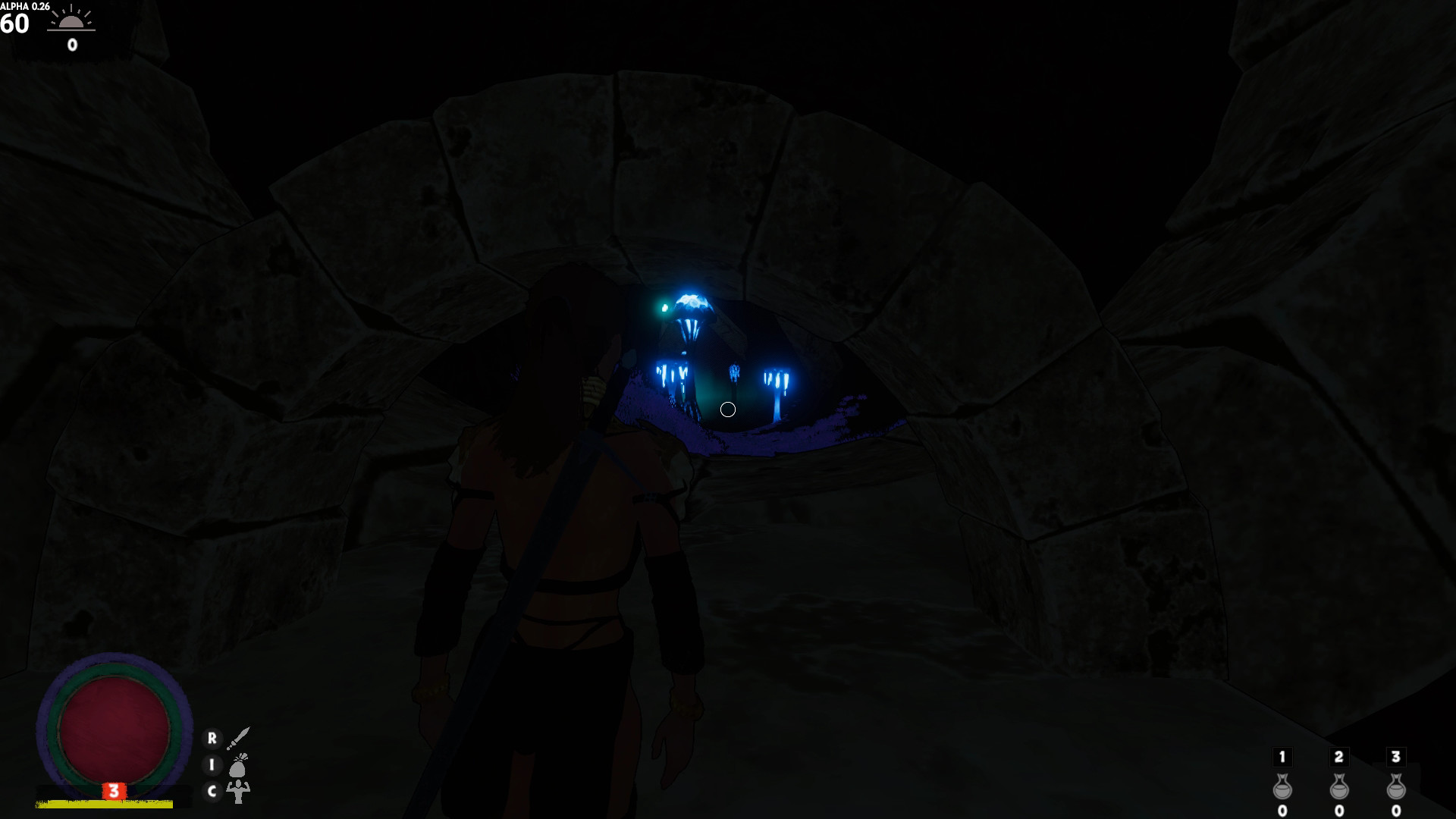Toggle the R keybind circle

click(x=212, y=739)
